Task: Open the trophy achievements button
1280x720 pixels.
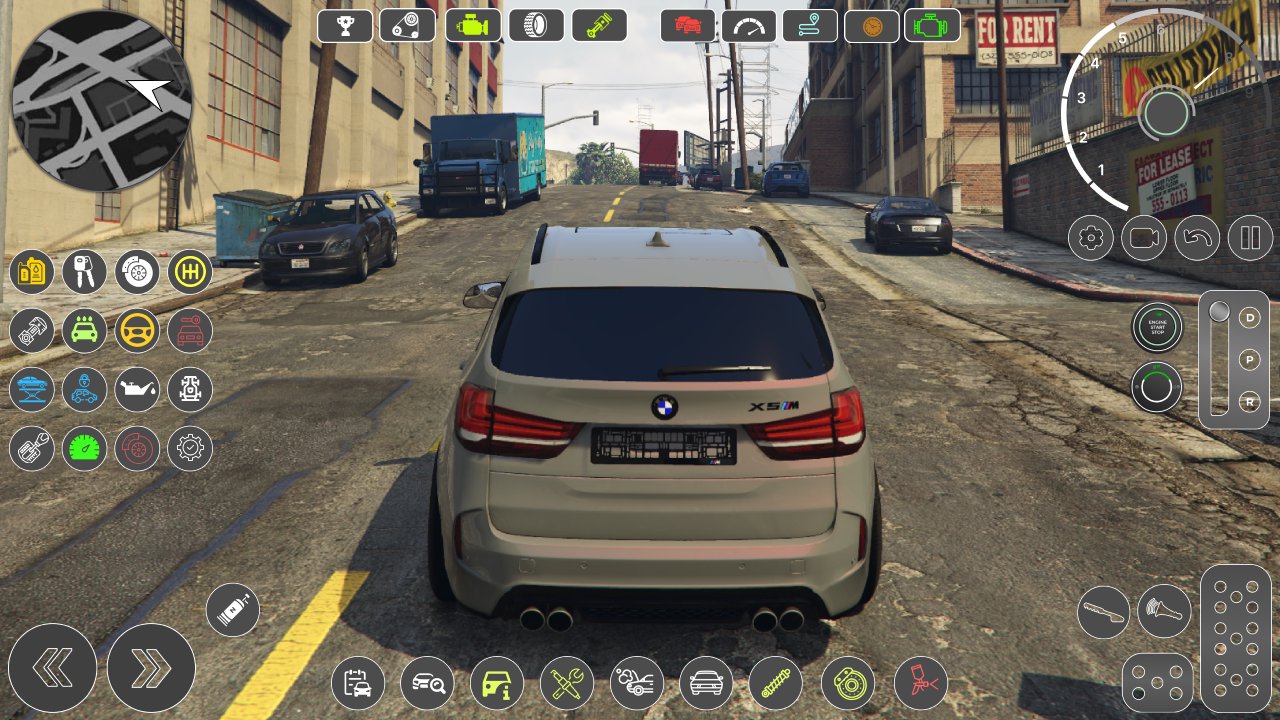Action: click(x=345, y=25)
